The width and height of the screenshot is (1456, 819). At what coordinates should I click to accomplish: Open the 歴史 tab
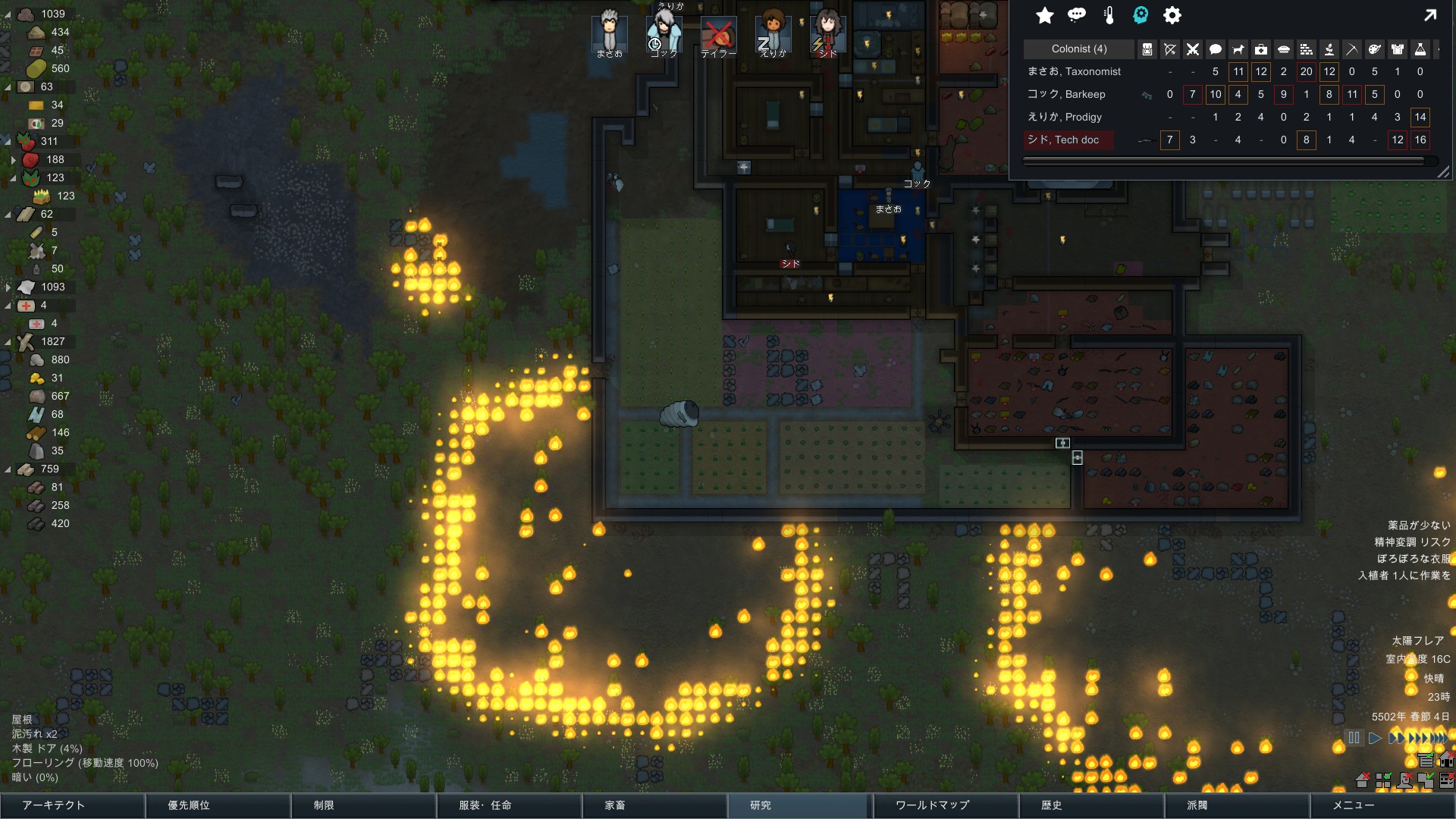coord(1092,805)
